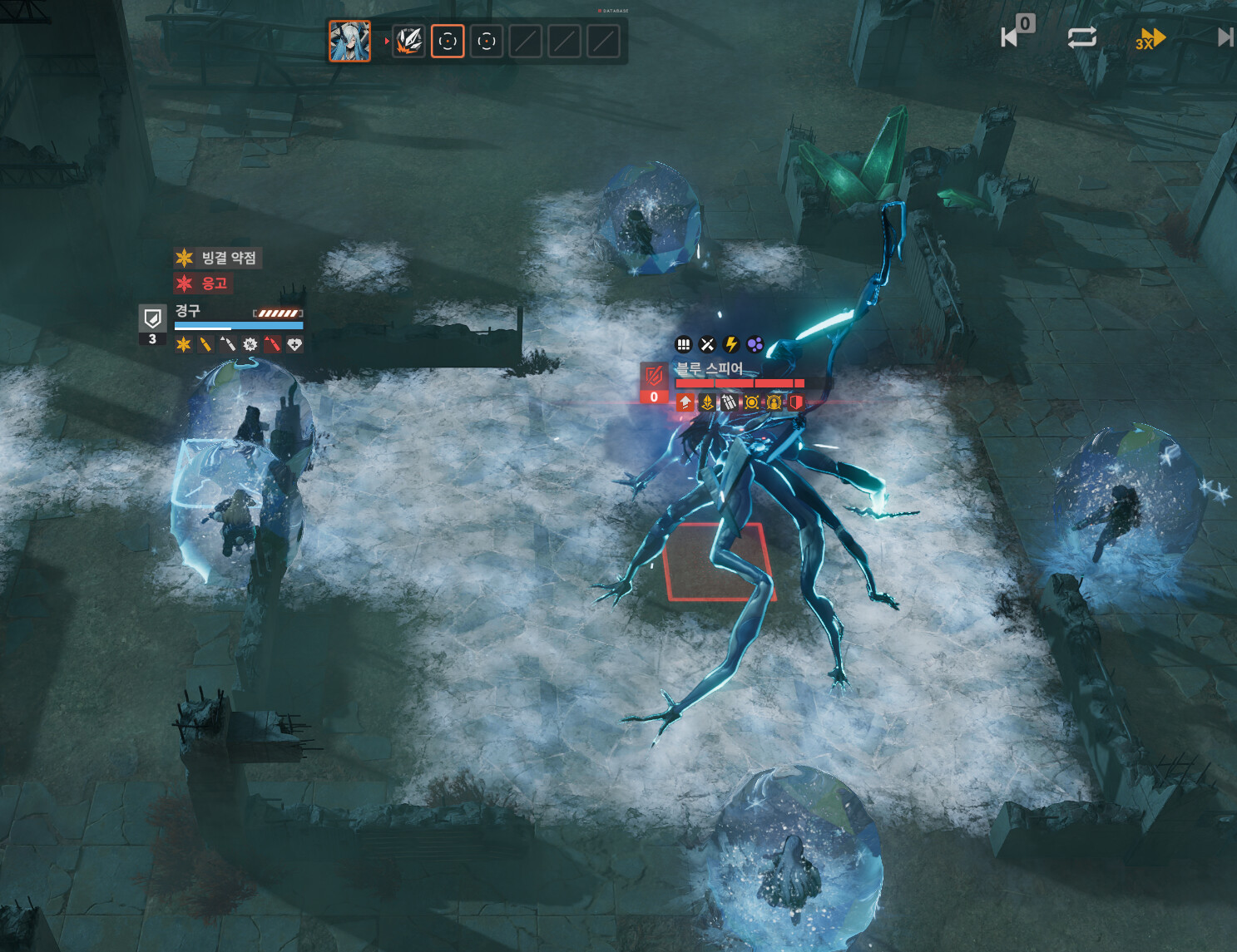Change the 3X battle speed
This screenshot has height=952, width=1237.
(1150, 39)
